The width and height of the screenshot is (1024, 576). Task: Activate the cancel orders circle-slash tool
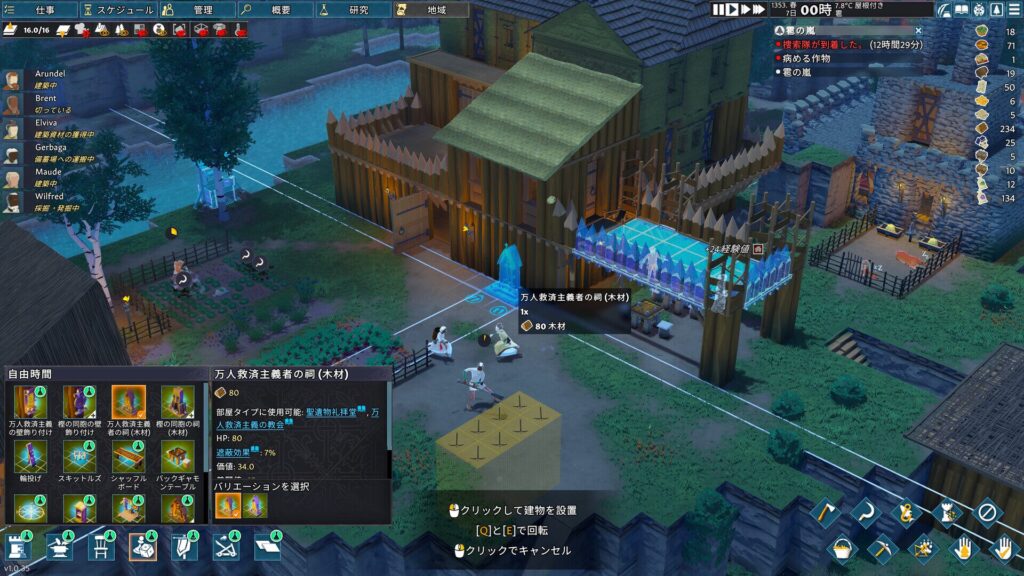pyautogui.click(x=987, y=514)
